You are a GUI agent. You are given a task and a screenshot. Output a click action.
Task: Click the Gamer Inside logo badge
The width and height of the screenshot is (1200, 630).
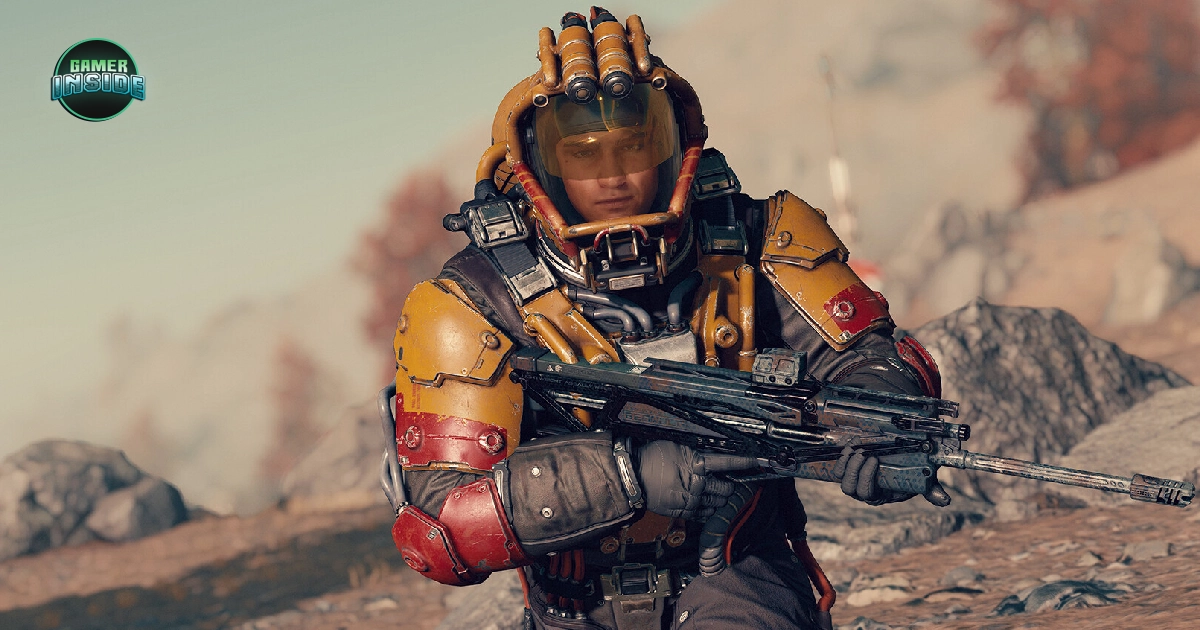[x=98, y=80]
